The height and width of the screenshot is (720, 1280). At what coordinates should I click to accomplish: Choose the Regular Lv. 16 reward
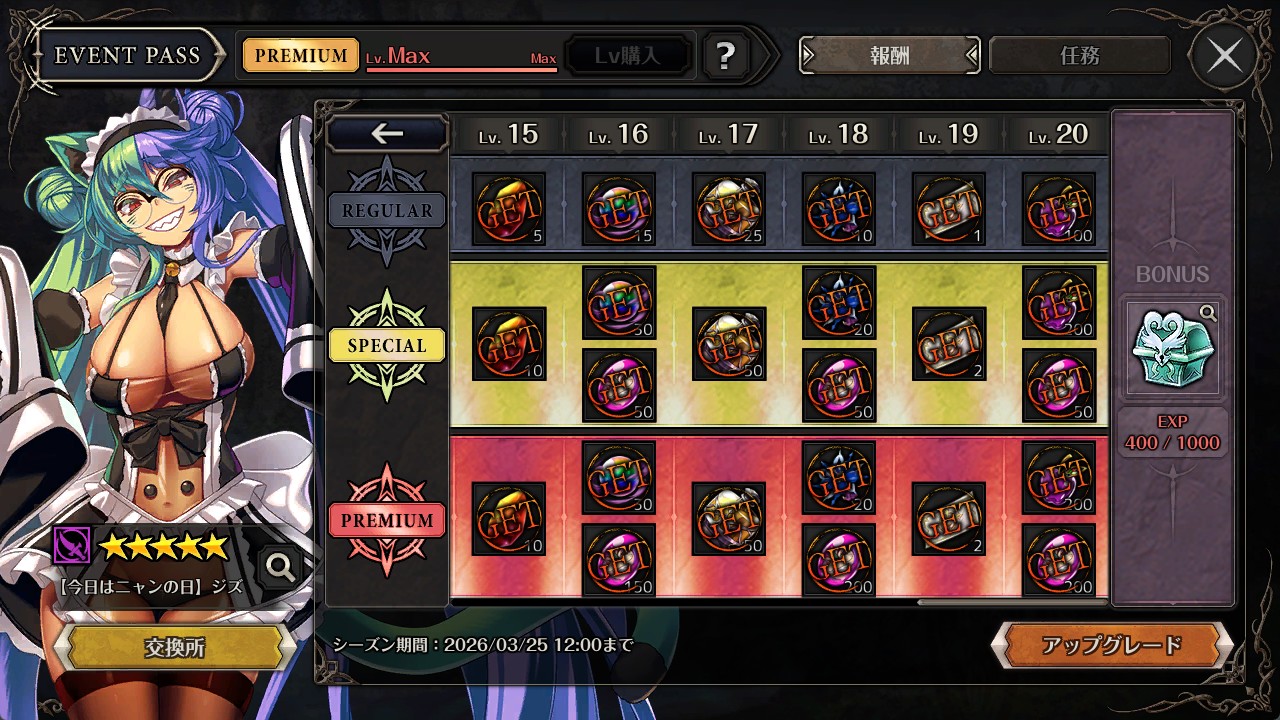tap(619, 209)
